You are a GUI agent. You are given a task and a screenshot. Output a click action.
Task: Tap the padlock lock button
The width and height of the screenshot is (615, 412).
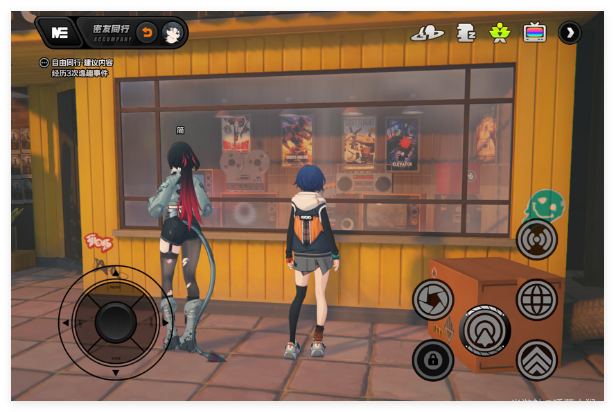pyautogui.click(x=433, y=360)
